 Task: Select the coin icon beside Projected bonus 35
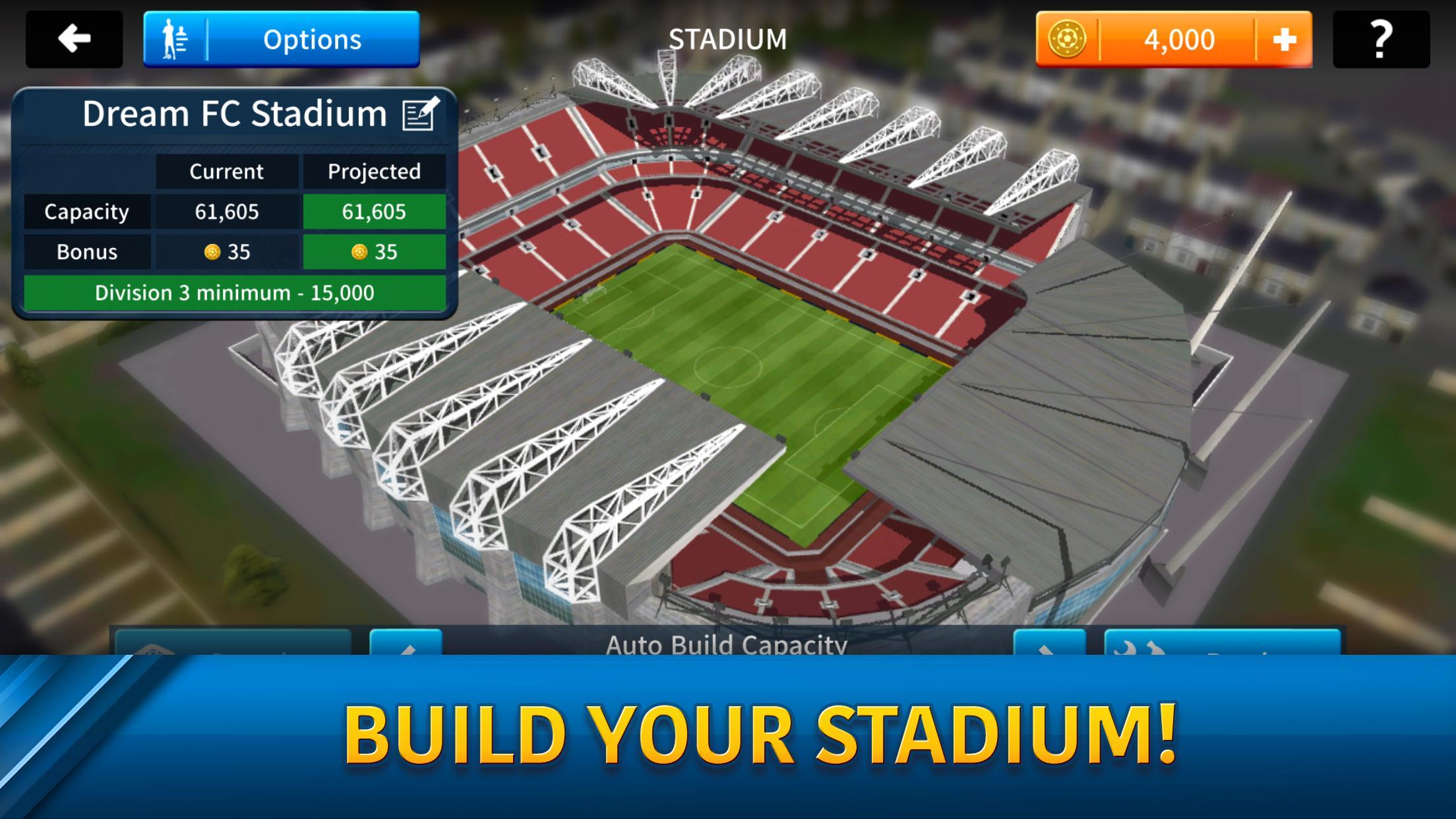[x=360, y=252]
